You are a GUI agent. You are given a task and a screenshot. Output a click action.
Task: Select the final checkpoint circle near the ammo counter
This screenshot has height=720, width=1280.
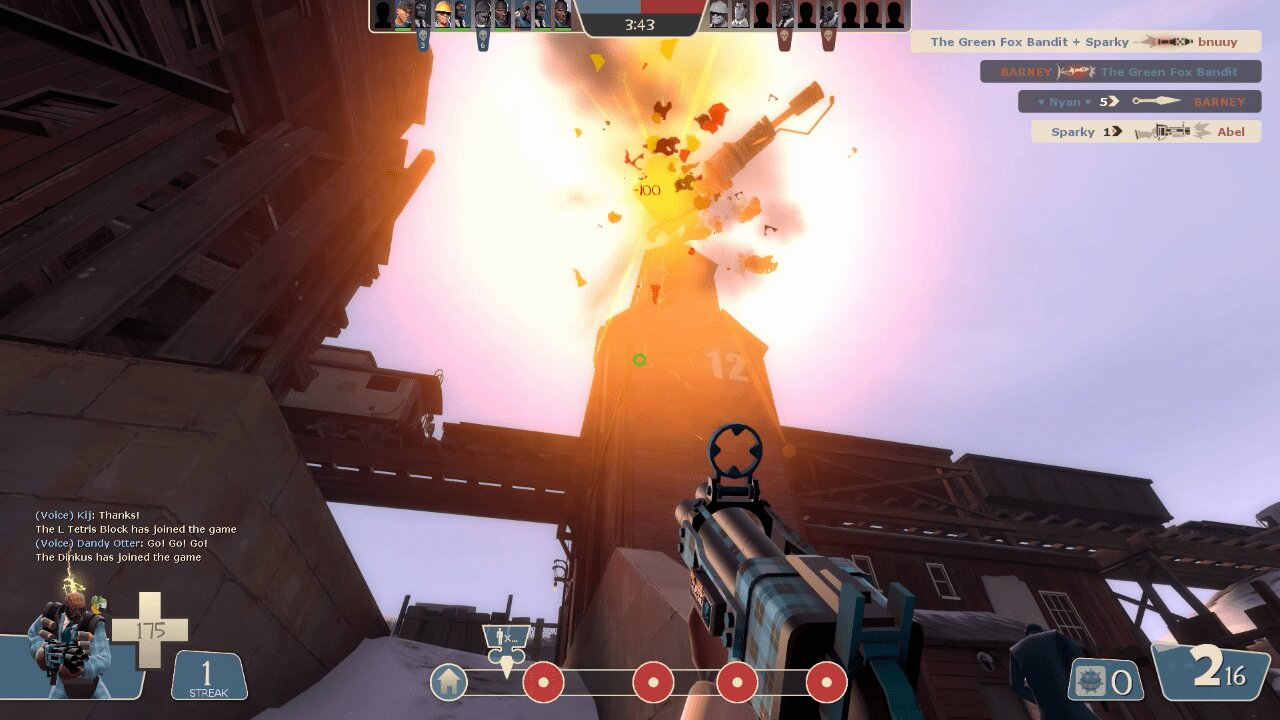pyautogui.click(x=825, y=684)
